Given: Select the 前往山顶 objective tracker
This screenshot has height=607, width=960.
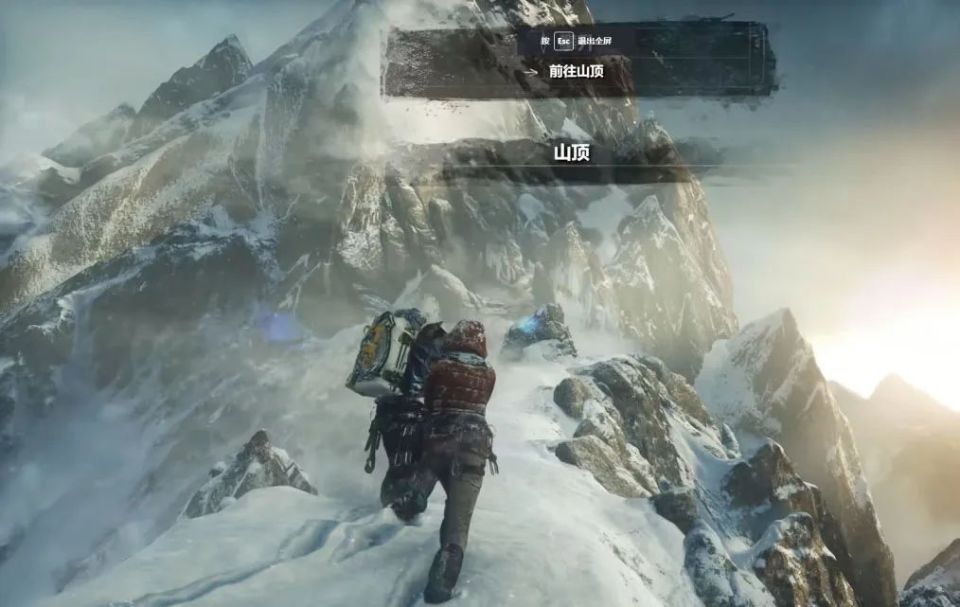Looking at the screenshot, I should [x=576, y=72].
